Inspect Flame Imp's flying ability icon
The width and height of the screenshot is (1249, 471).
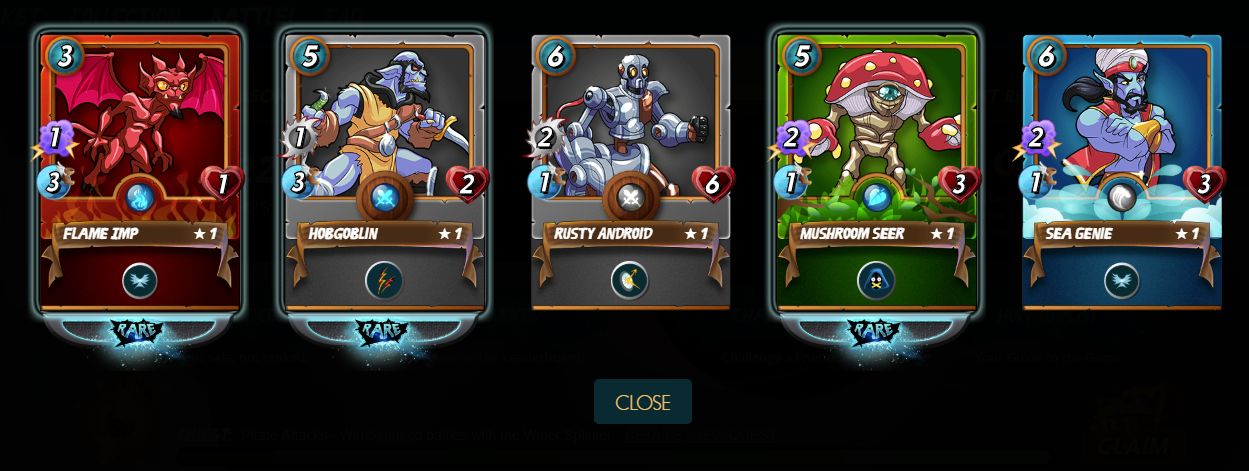point(140,281)
